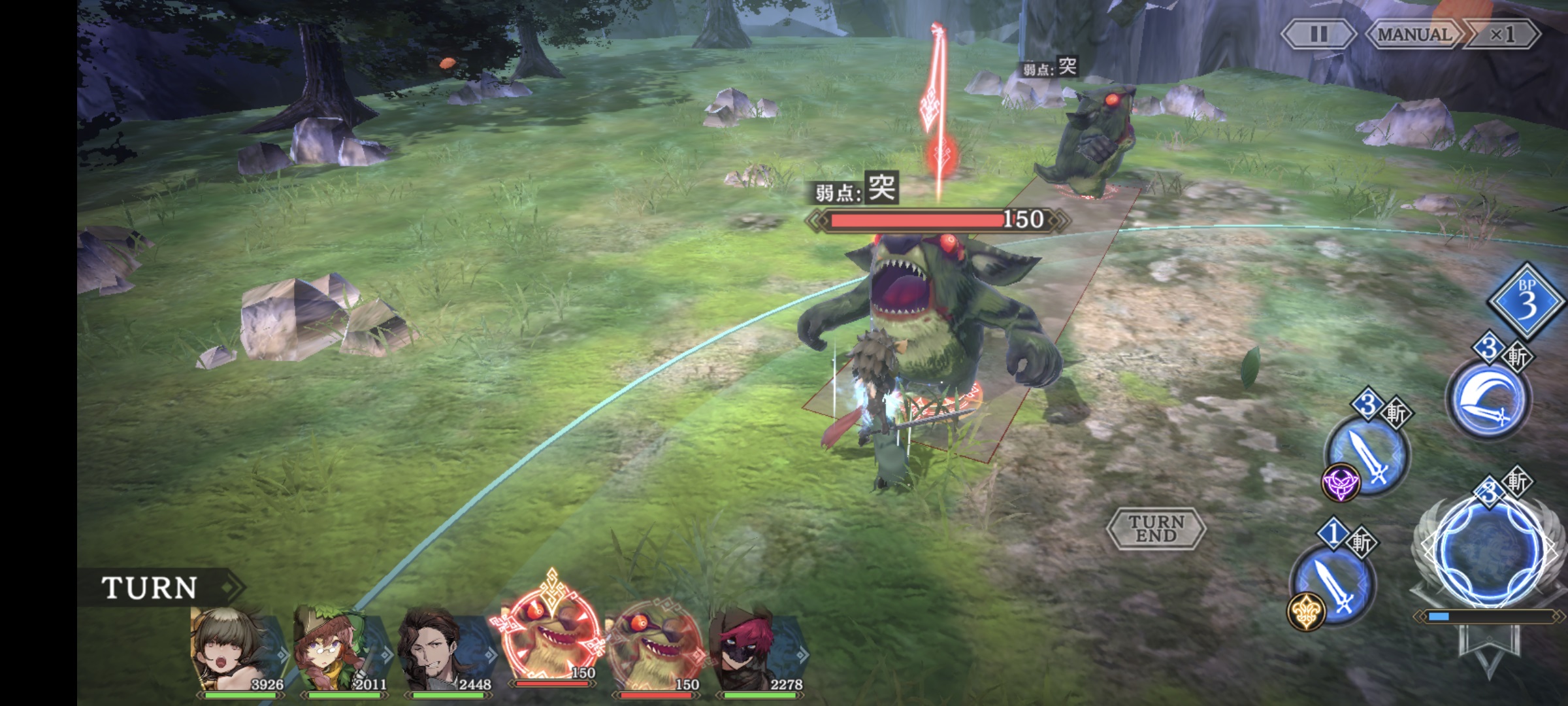End the current turn
Screen dimensions: 1568x706
click(1156, 528)
